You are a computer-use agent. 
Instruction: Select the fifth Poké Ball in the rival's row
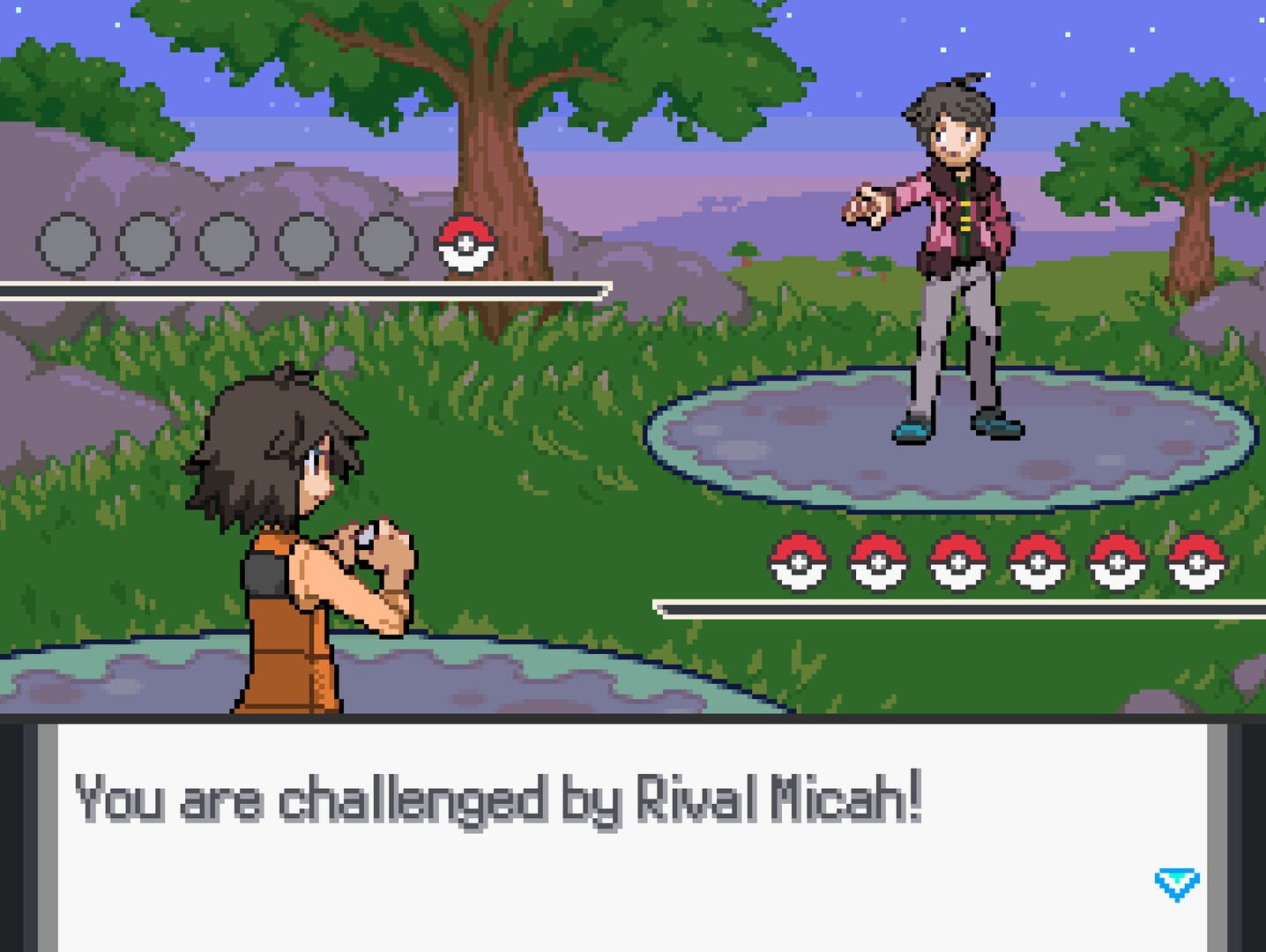coord(1116,563)
